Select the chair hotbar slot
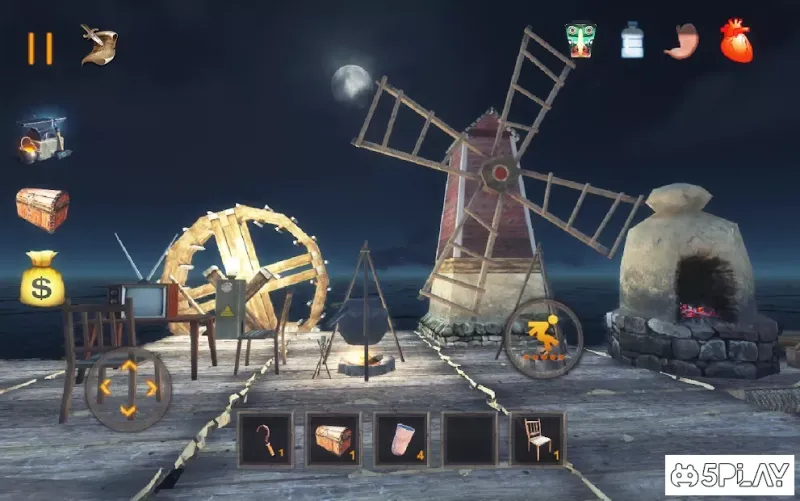The width and height of the screenshot is (800, 501). pos(537,439)
